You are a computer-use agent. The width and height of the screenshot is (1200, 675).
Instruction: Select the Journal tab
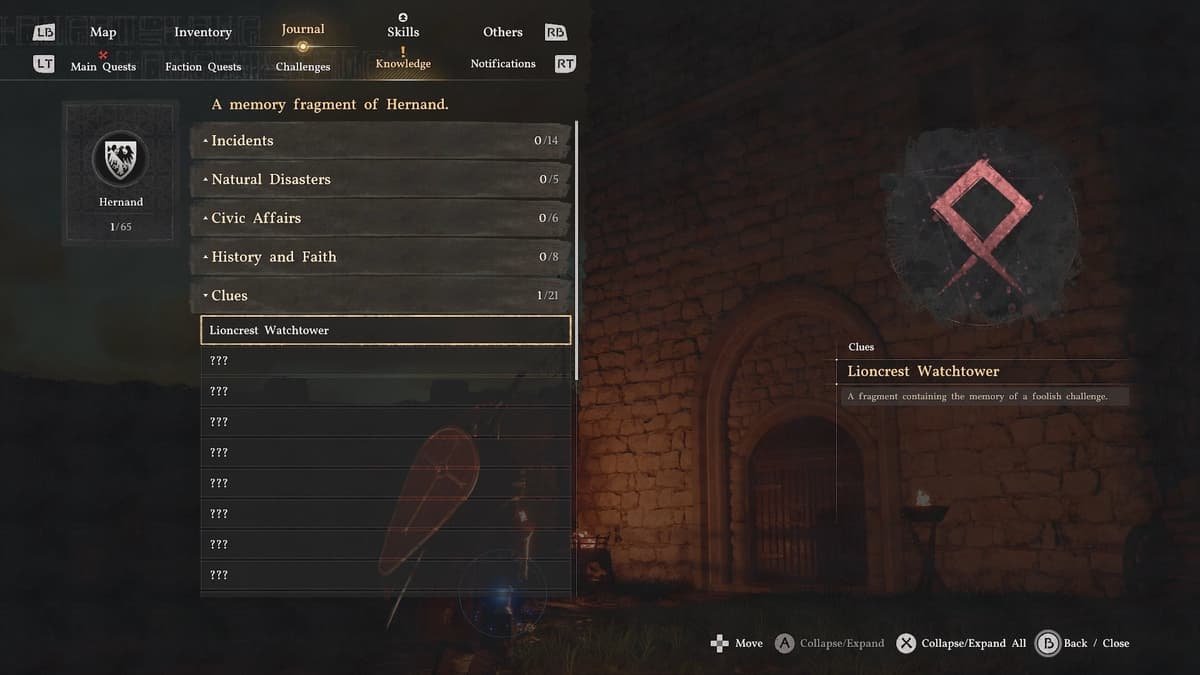303,30
